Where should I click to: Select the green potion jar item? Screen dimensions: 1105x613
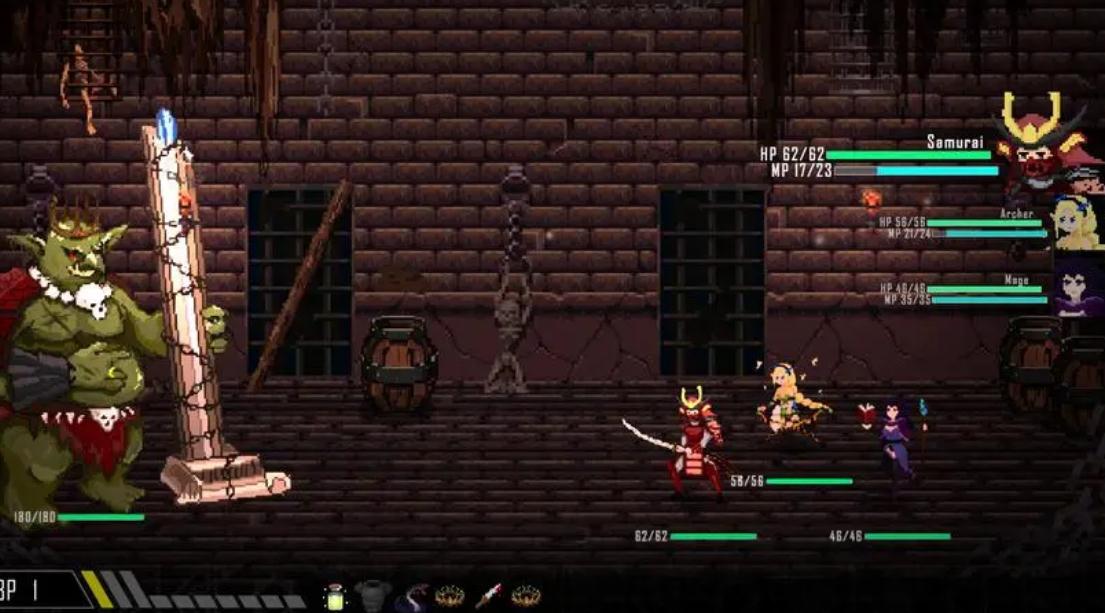point(333,596)
